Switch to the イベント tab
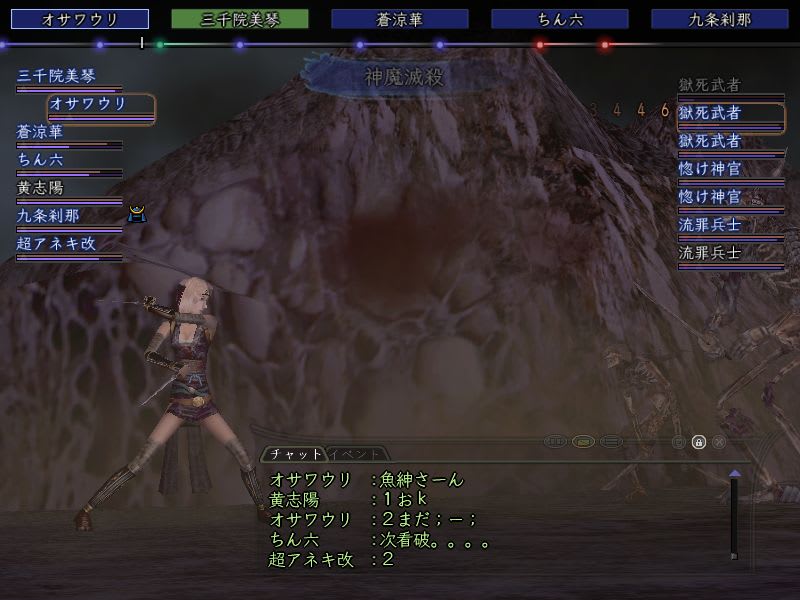 [355, 454]
